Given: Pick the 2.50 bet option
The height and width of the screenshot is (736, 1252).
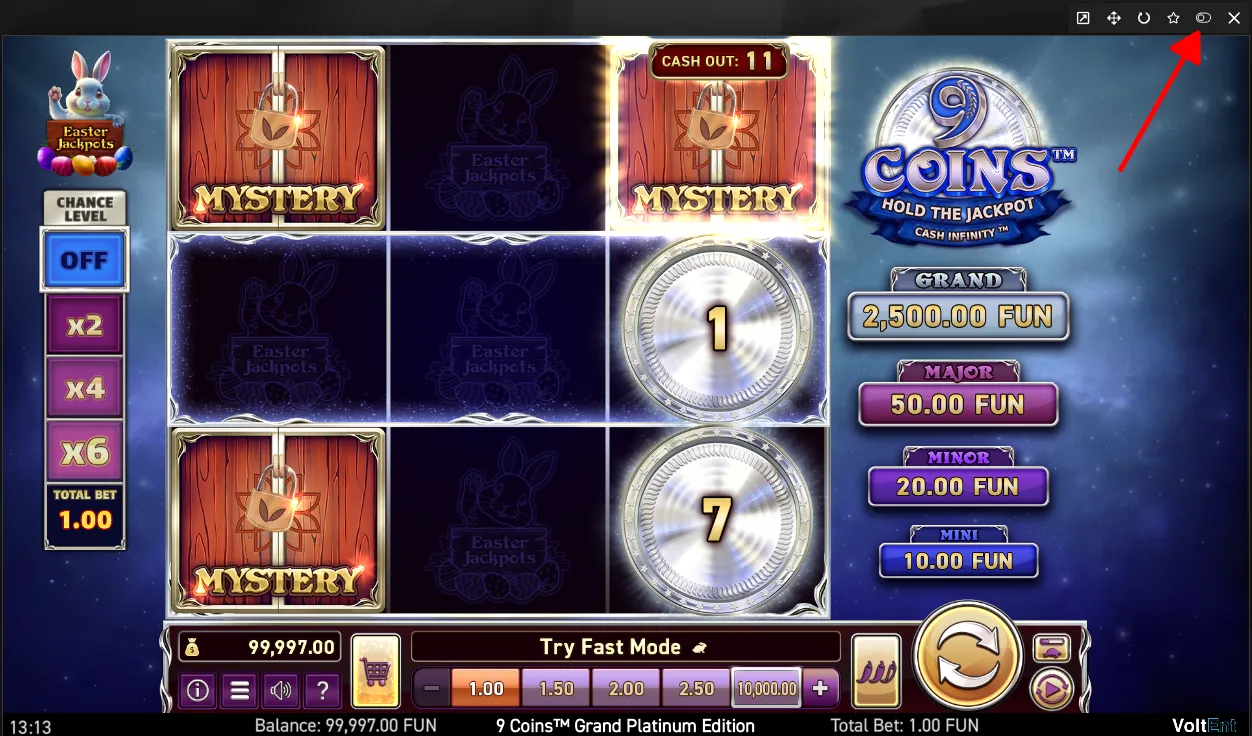Looking at the screenshot, I should point(696,689).
